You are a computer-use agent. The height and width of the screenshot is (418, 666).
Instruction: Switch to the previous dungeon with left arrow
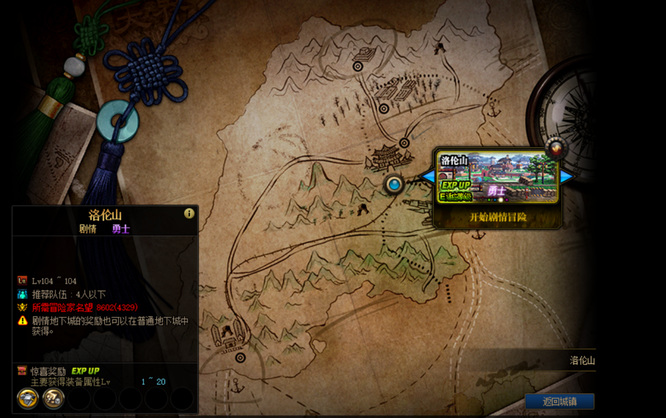(x=427, y=177)
